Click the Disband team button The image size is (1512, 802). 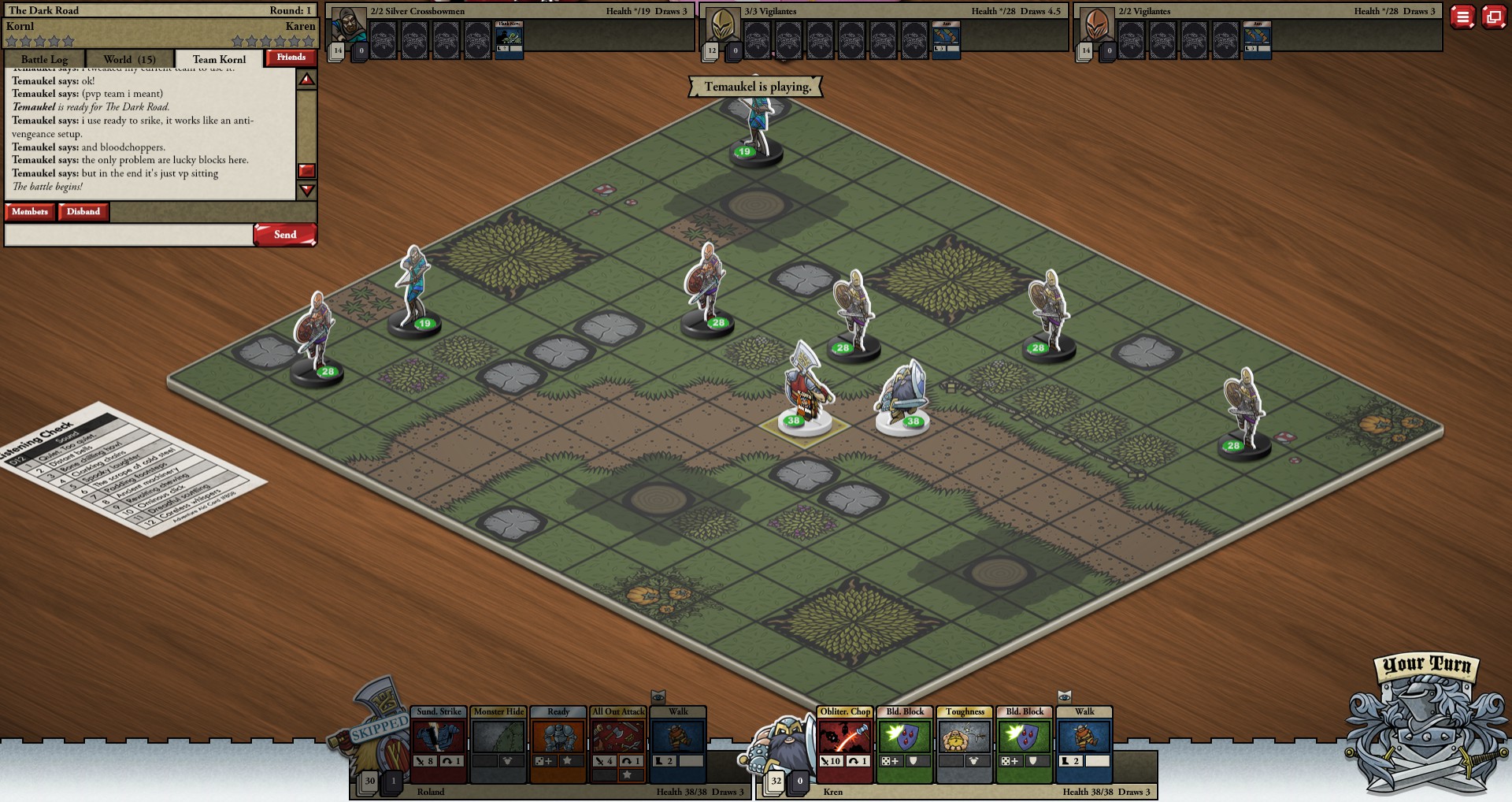(83, 212)
